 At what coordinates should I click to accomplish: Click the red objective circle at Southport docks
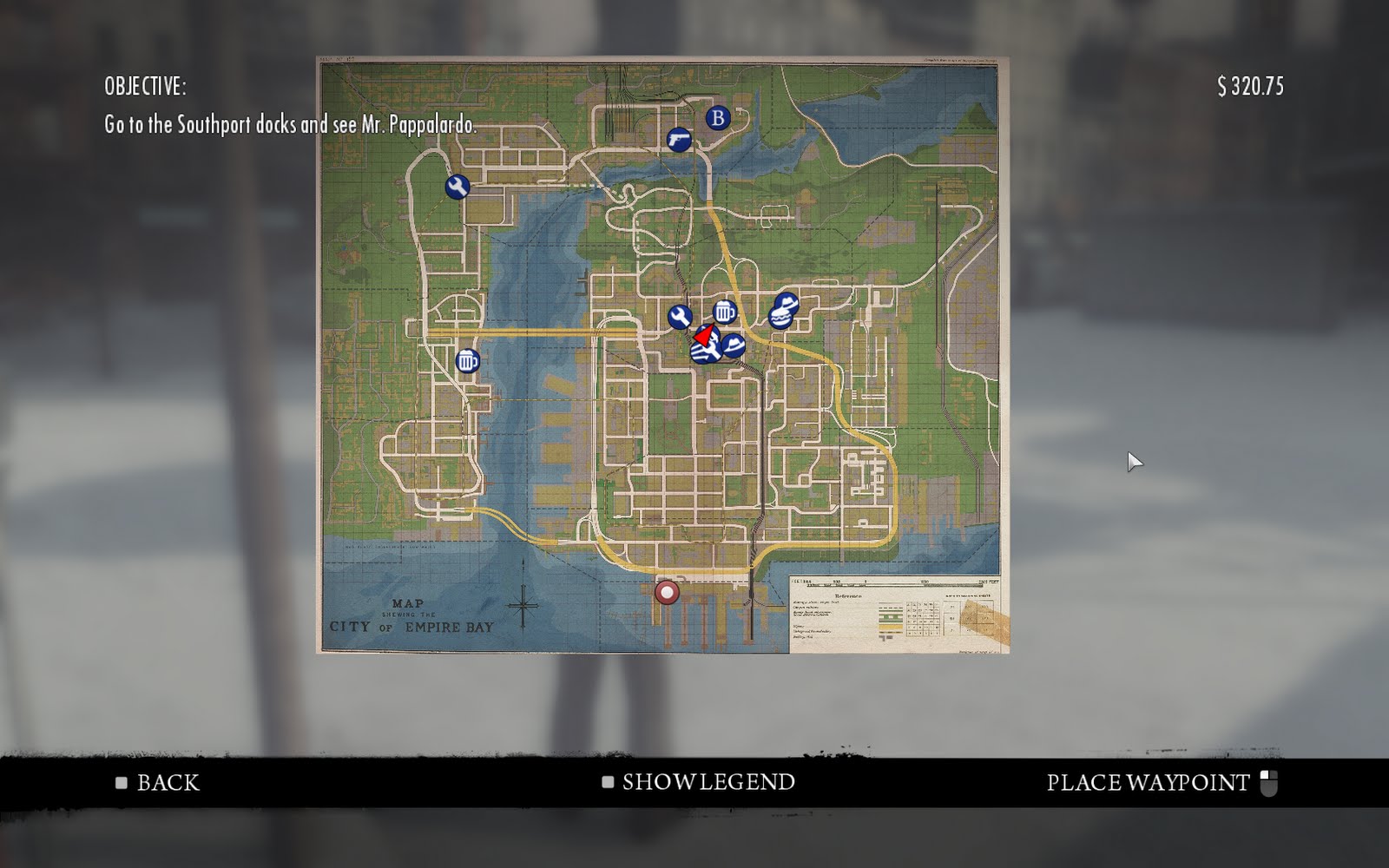[x=666, y=592]
